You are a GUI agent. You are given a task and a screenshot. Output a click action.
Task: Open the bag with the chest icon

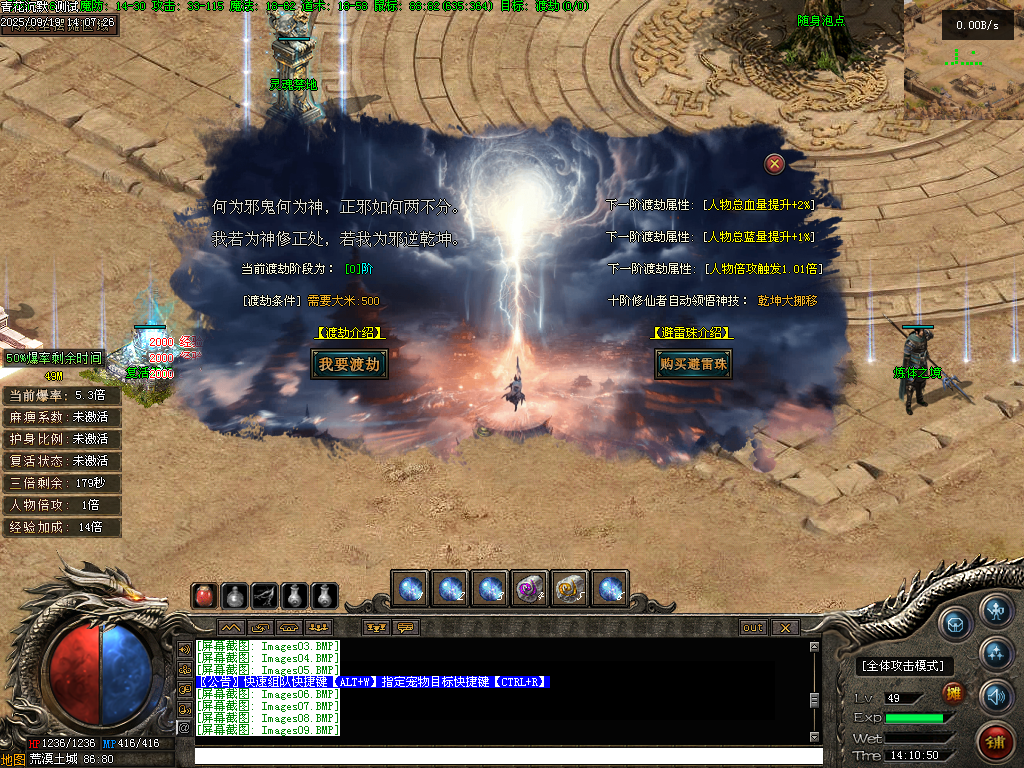coord(957,623)
